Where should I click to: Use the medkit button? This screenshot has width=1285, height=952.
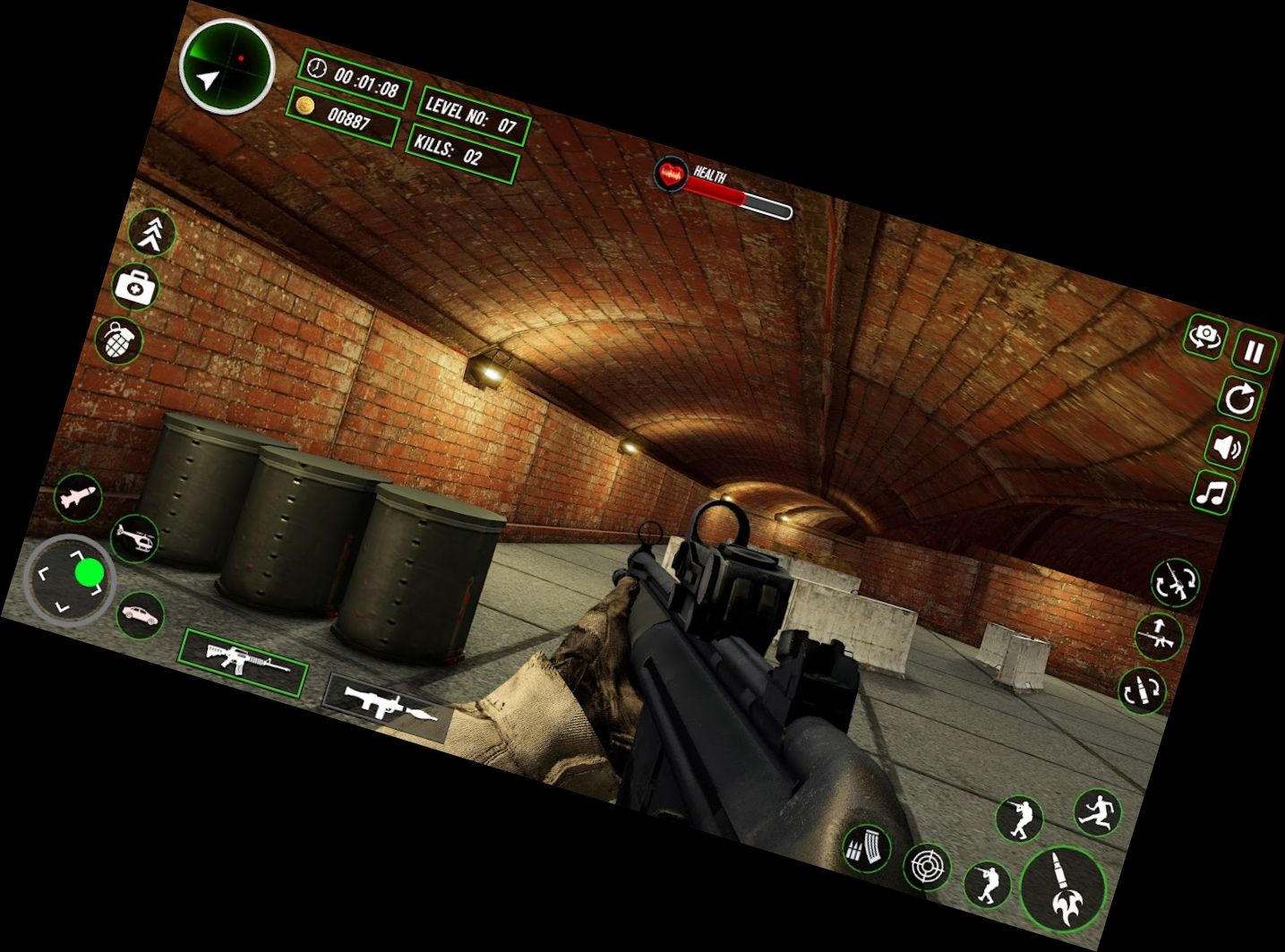tap(135, 287)
